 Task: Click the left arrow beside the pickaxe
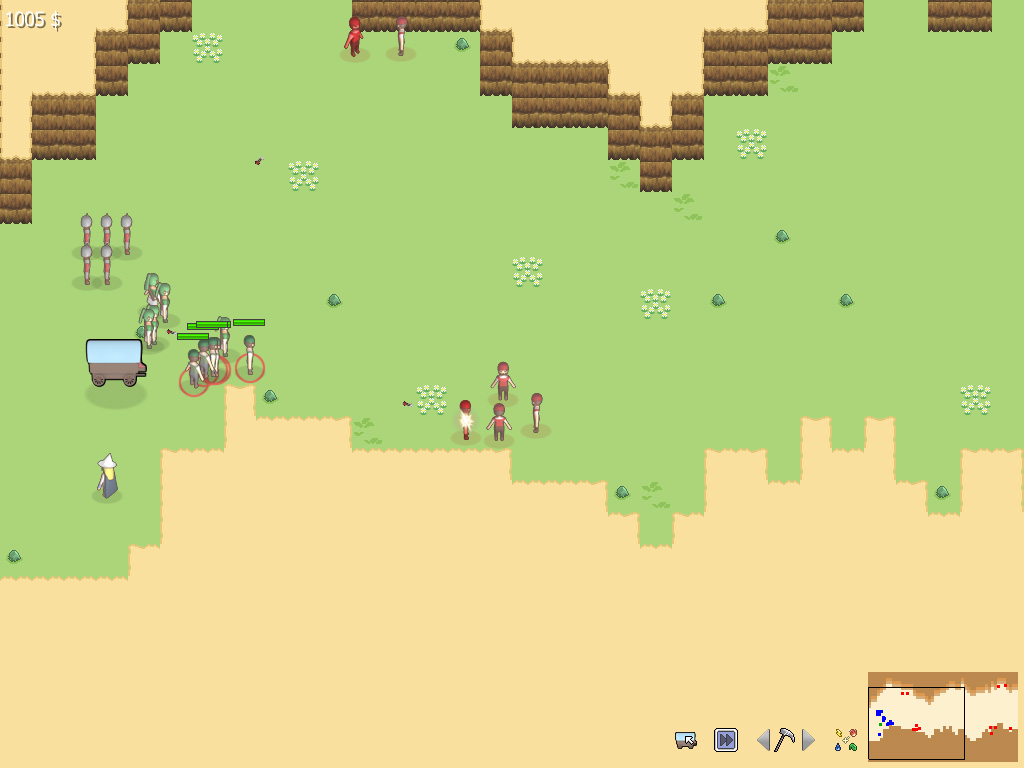click(x=764, y=740)
